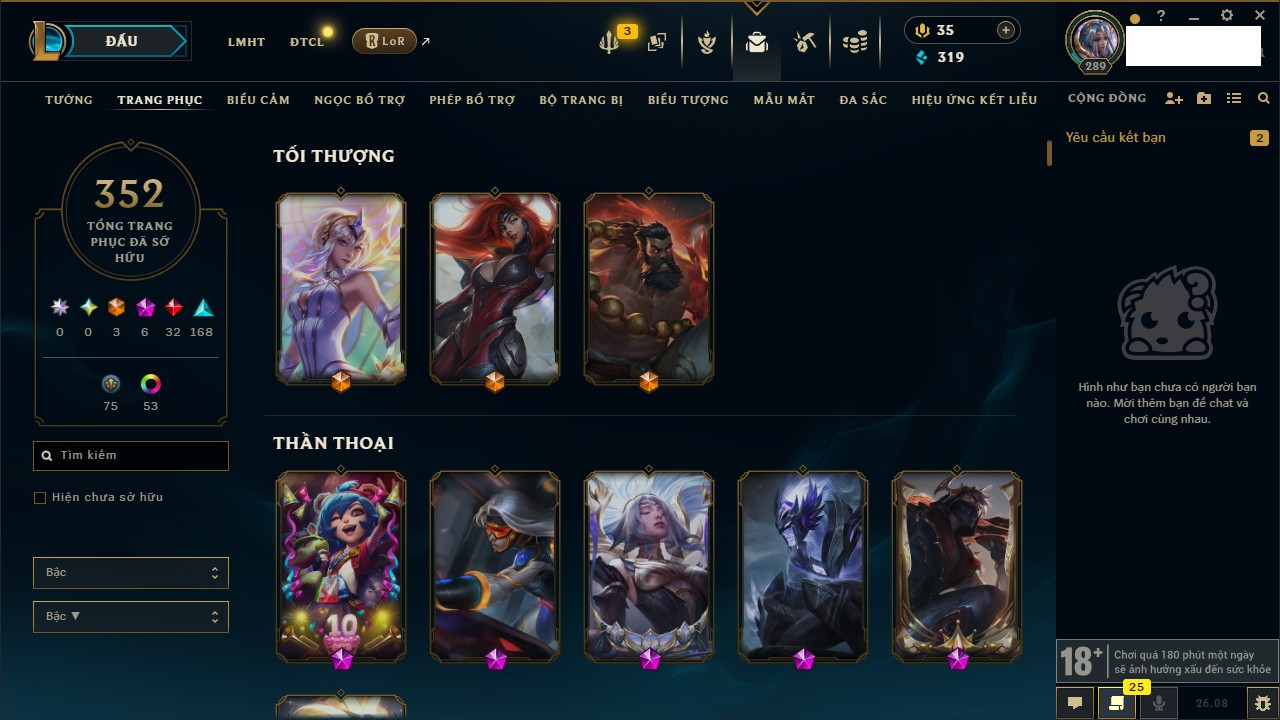Add RP with the plus button
The width and height of the screenshot is (1280, 720).
coord(1006,31)
